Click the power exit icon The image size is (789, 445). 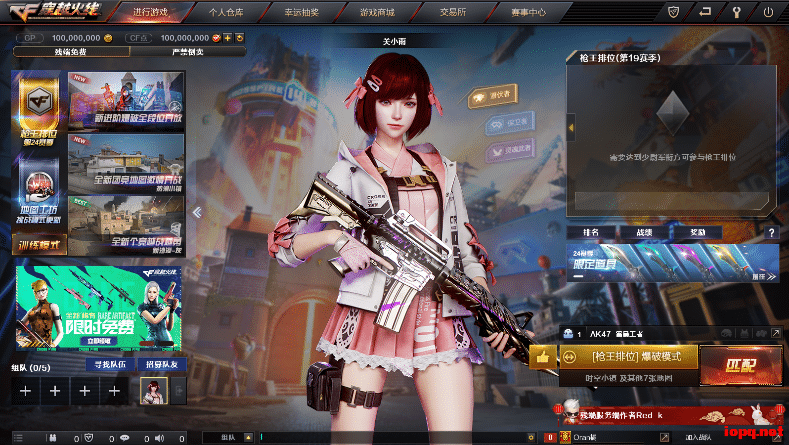point(767,12)
